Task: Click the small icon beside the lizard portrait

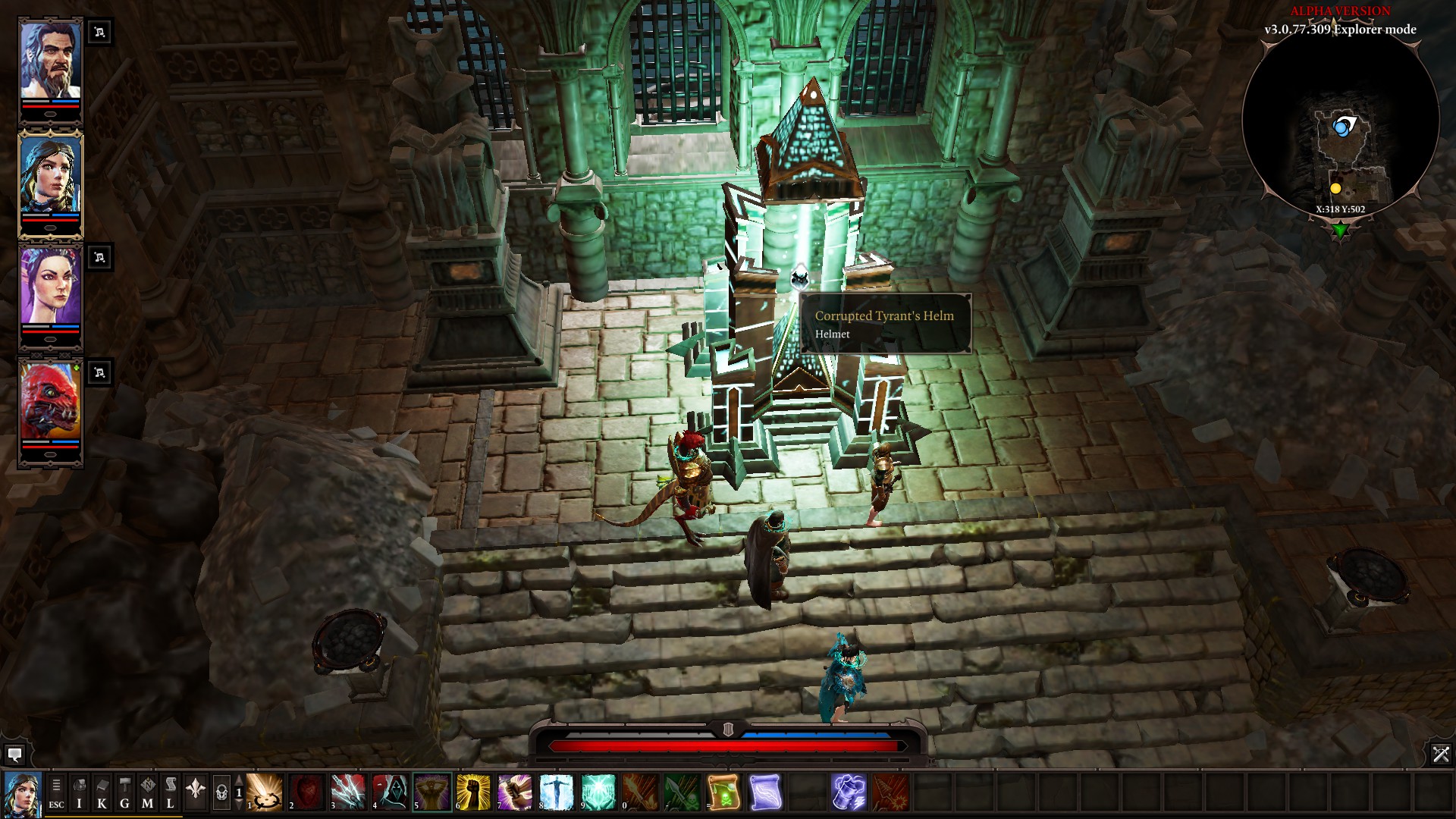Action: 99,372
